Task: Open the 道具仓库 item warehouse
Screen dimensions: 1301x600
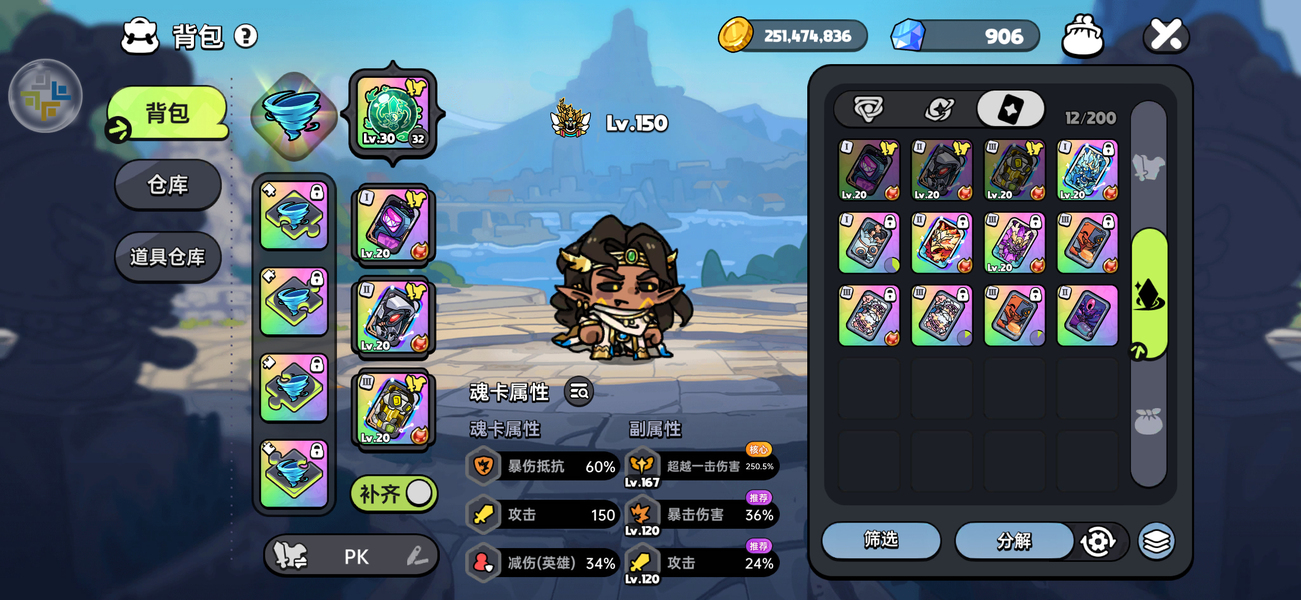Action: (168, 257)
